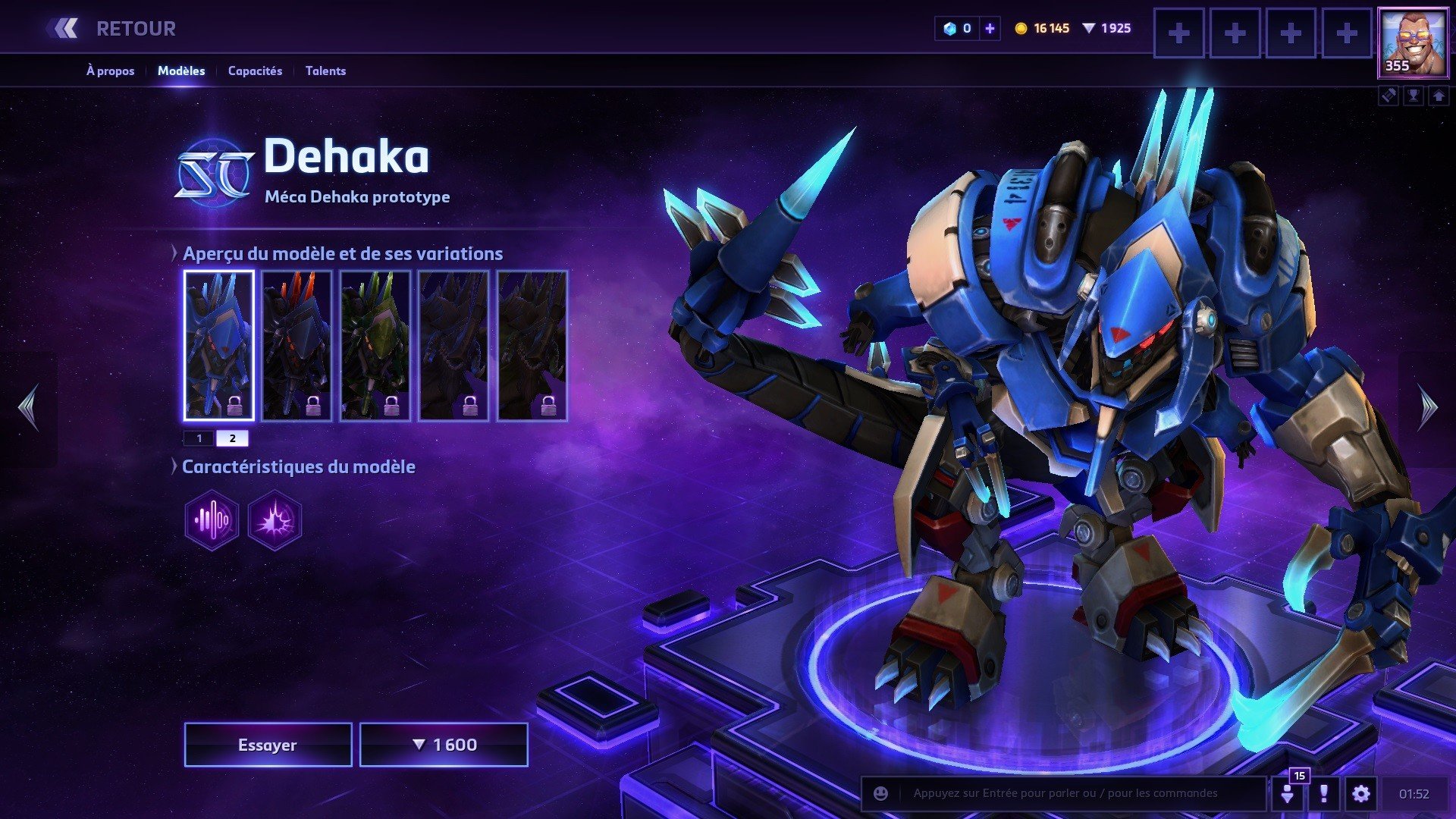Click the upward arrow icon near player portrait
This screenshot has height=819, width=1456.
pos(1439,96)
